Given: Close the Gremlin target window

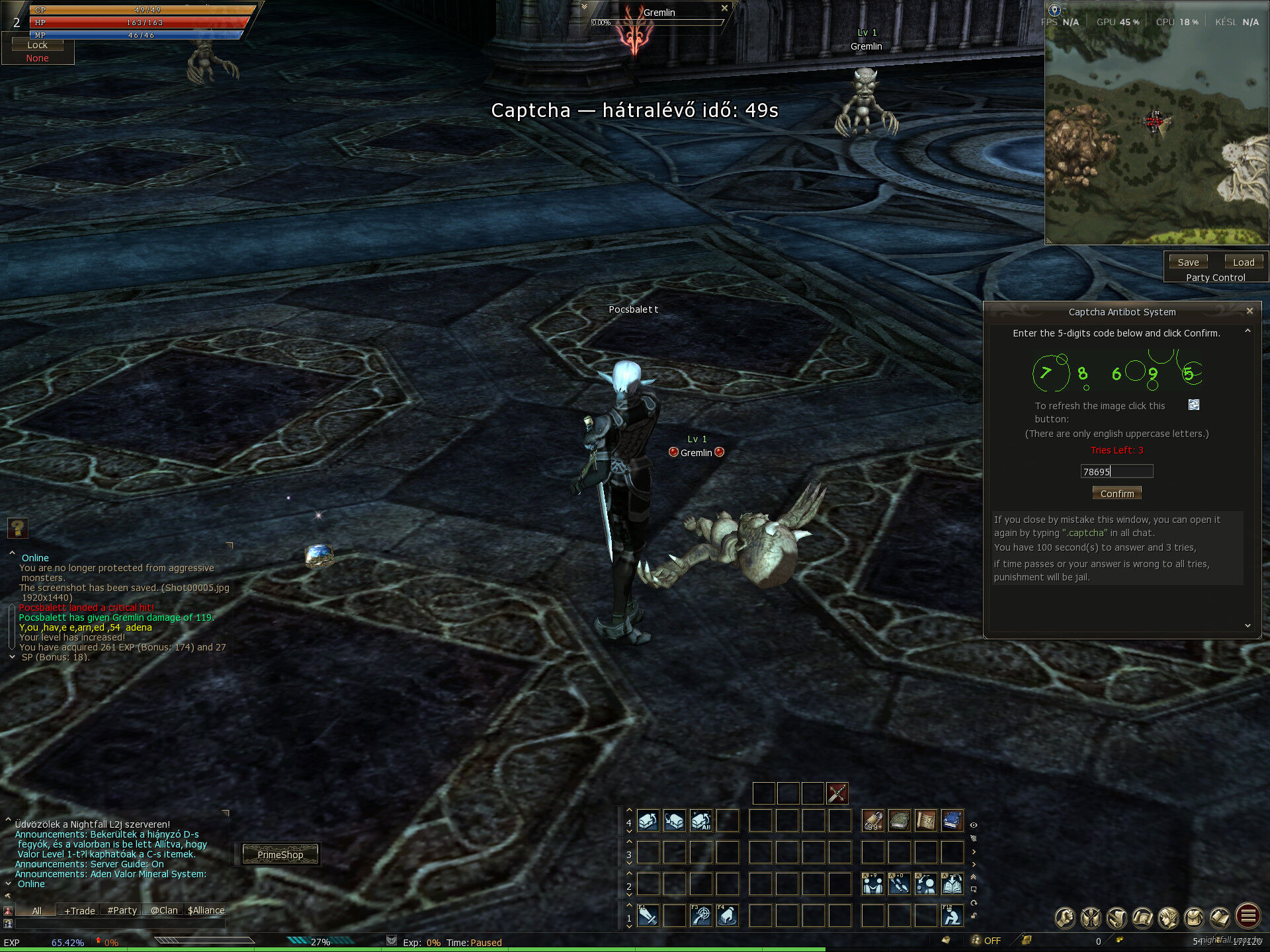Looking at the screenshot, I should pos(724,8).
